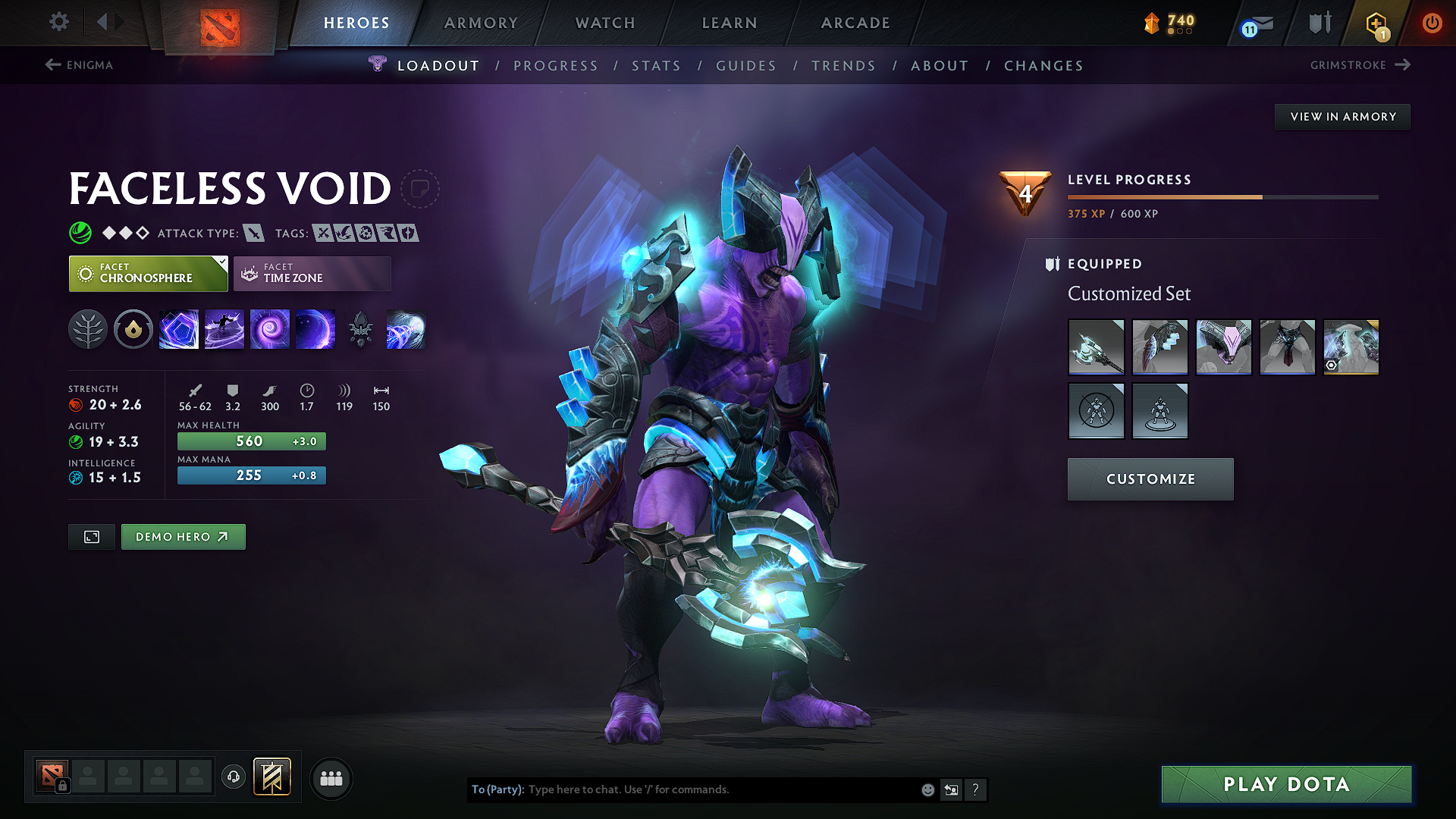Click the red power quit button
The width and height of the screenshot is (1456, 819).
[1432, 23]
